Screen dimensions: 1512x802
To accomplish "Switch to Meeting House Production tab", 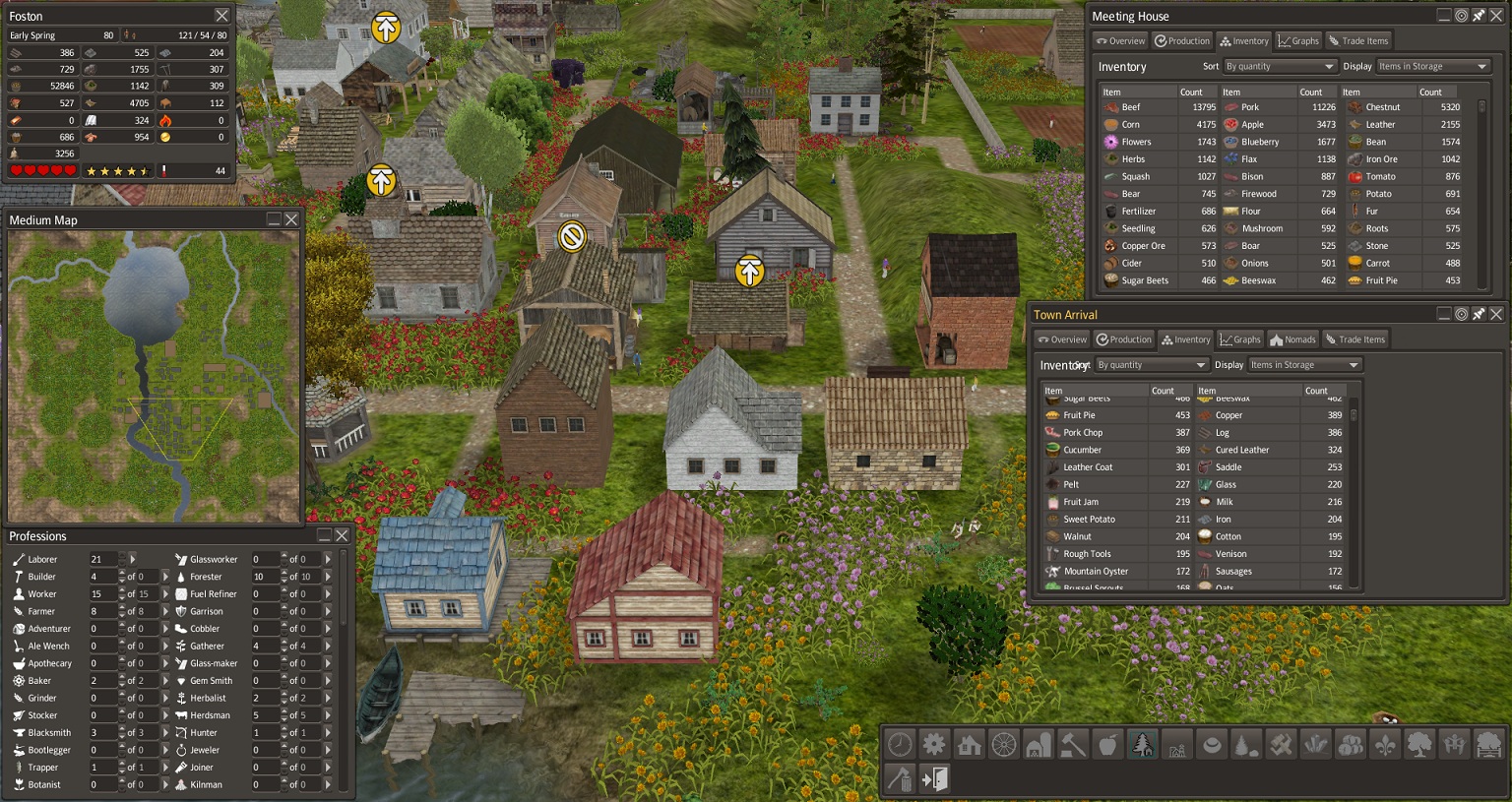I will 1182,41.
